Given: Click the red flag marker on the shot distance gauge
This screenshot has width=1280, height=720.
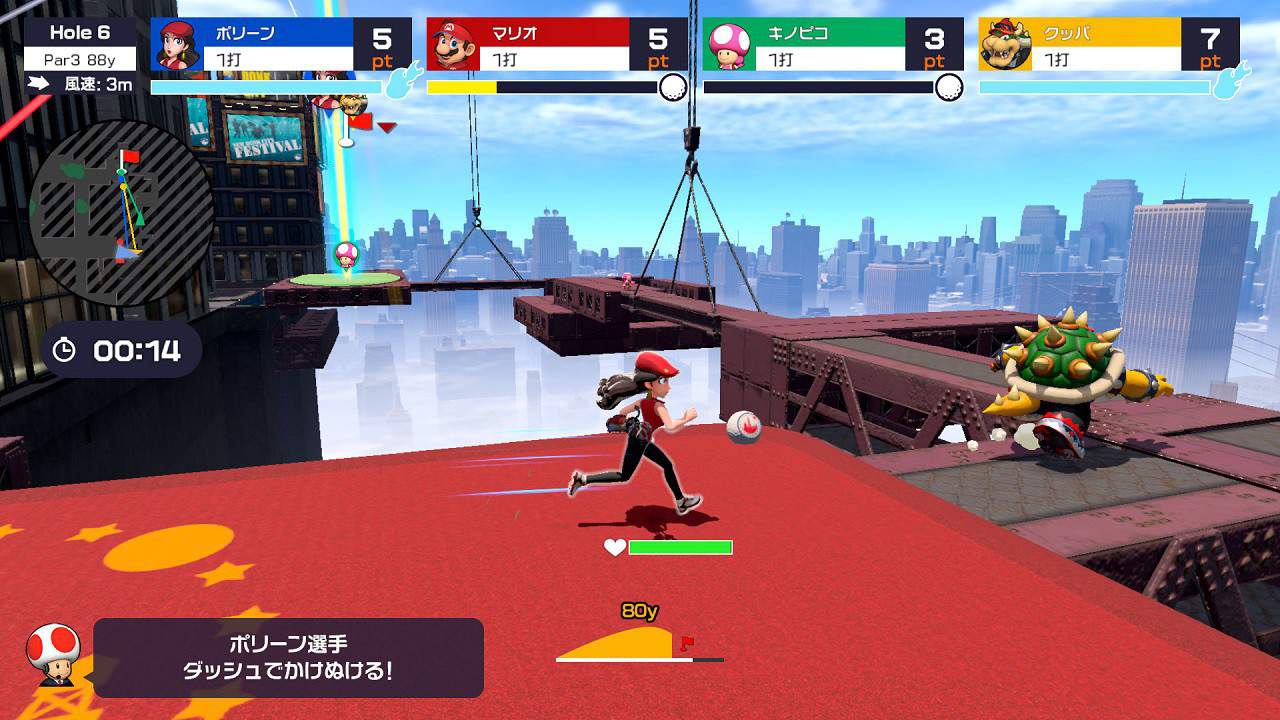Looking at the screenshot, I should [x=688, y=643].
